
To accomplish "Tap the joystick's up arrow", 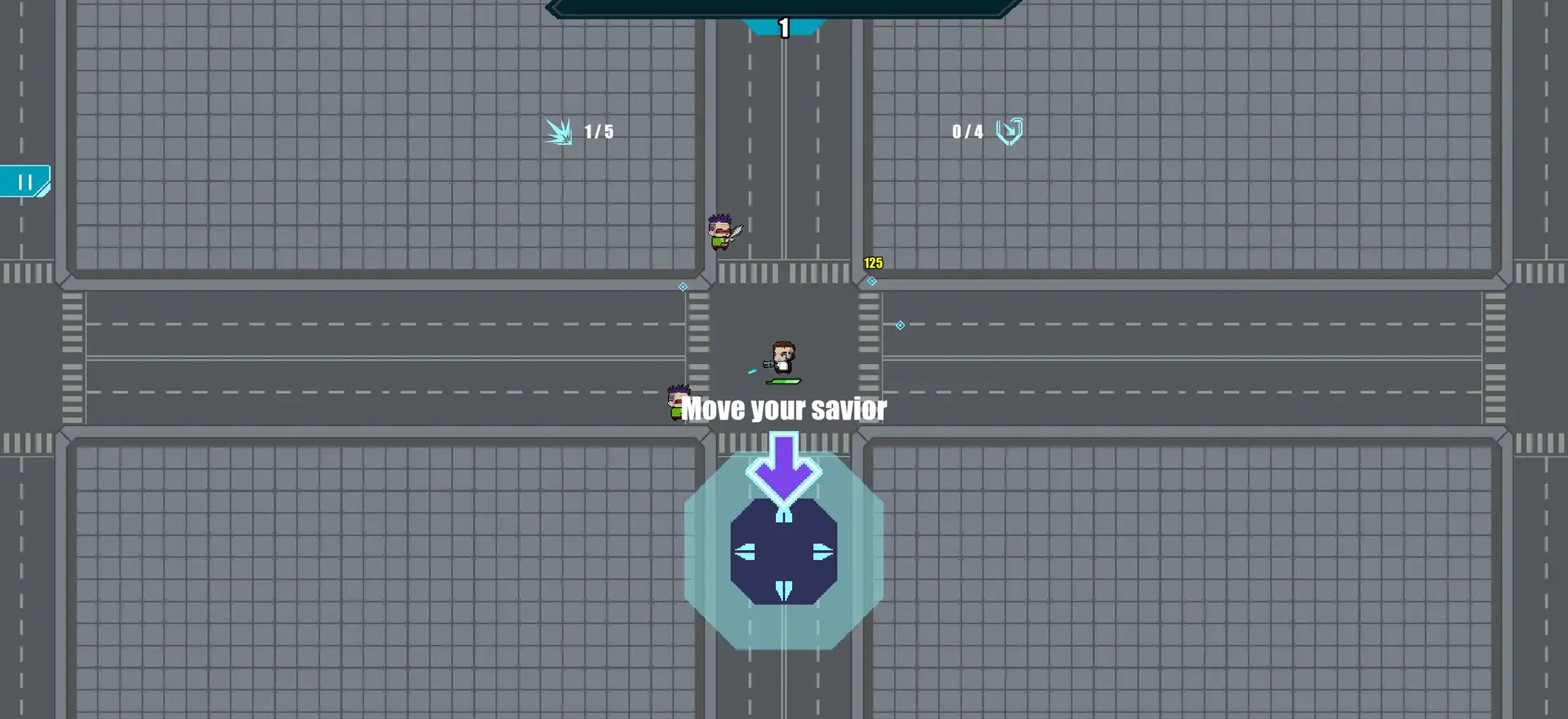I will point(784,515).
